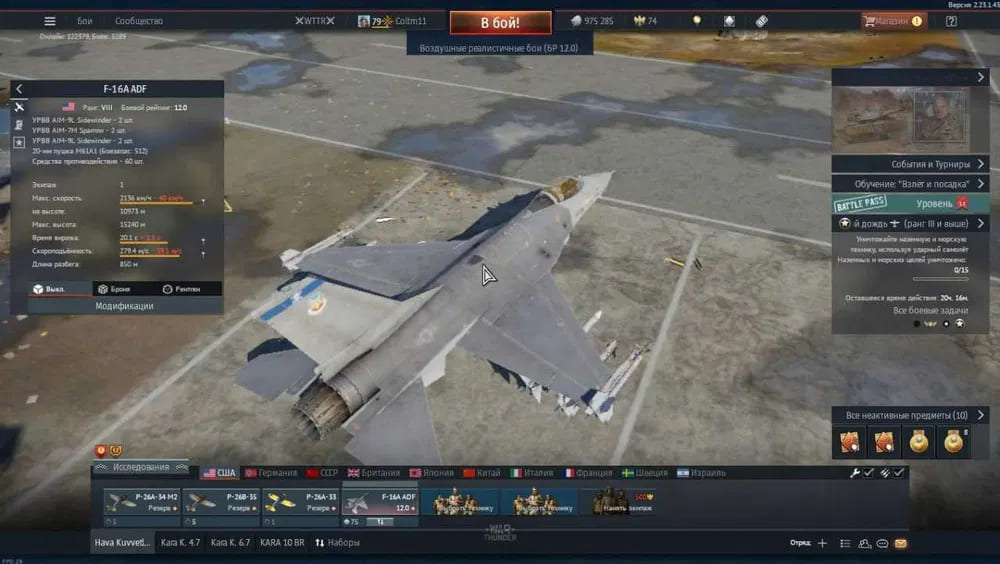
Task: Open the "Магазин" shop
Action: [x=892, y=21]
